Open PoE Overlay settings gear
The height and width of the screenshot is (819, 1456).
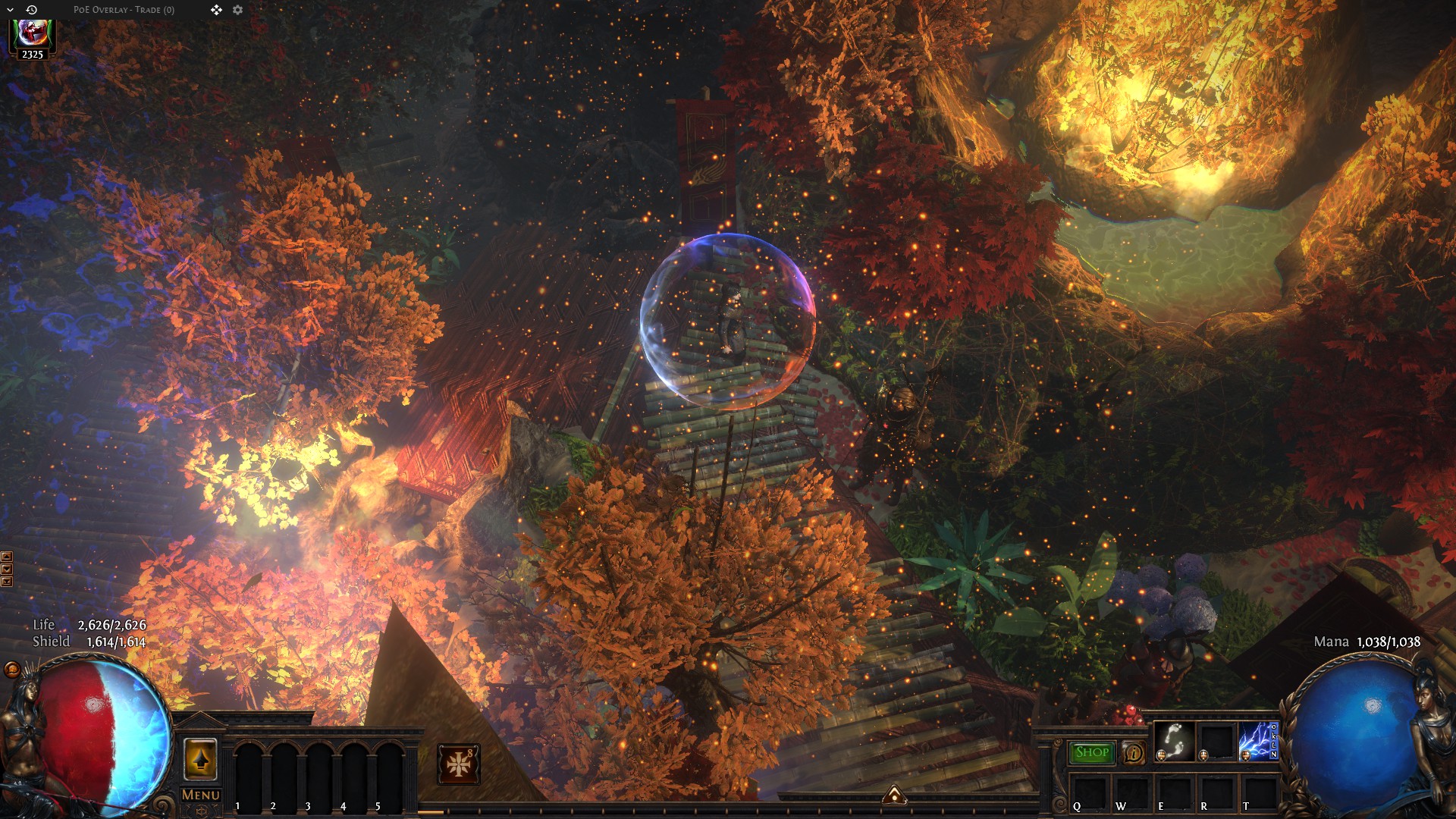coord(238,10)
